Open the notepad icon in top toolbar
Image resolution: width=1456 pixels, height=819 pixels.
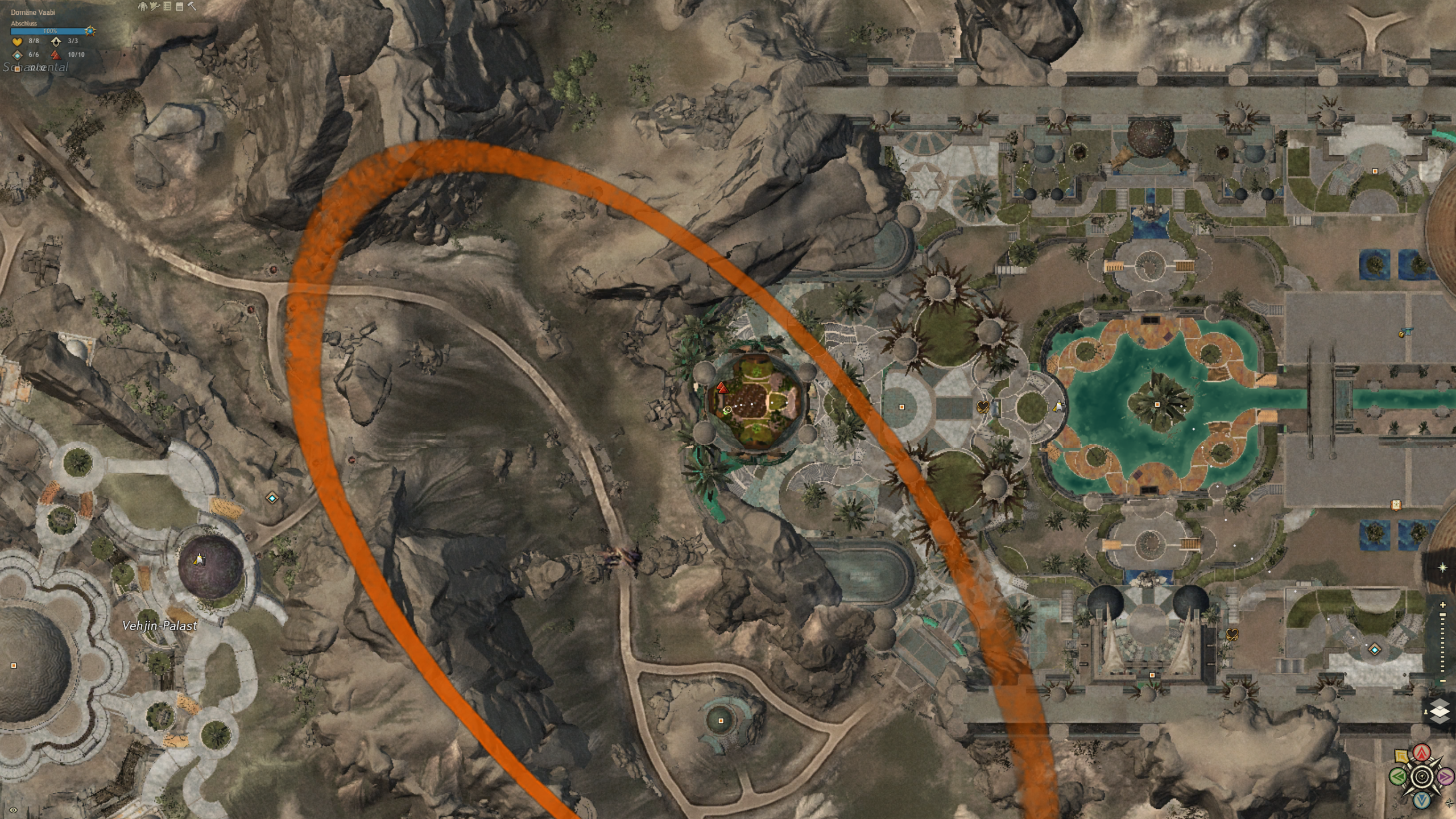pos(179,6)
